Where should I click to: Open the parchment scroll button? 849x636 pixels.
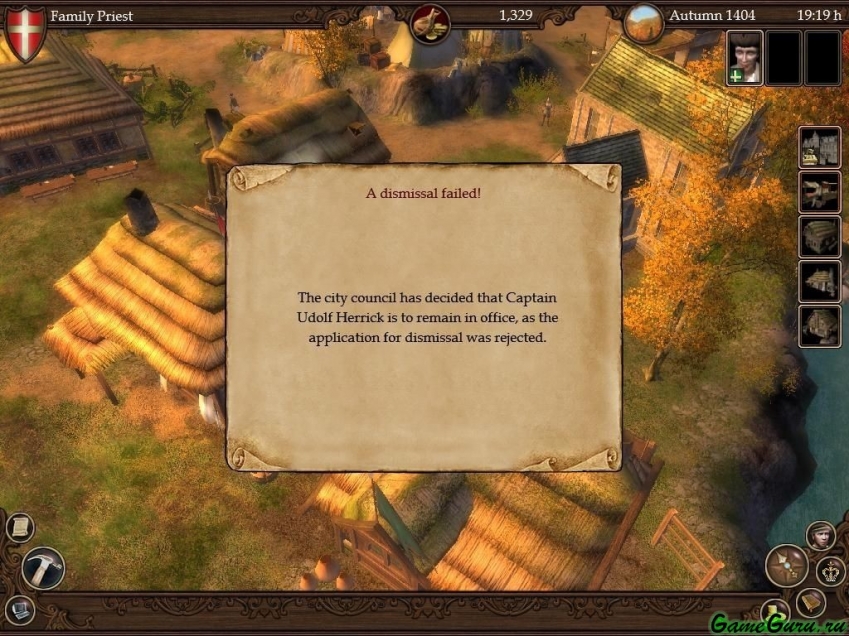point(19,527)
